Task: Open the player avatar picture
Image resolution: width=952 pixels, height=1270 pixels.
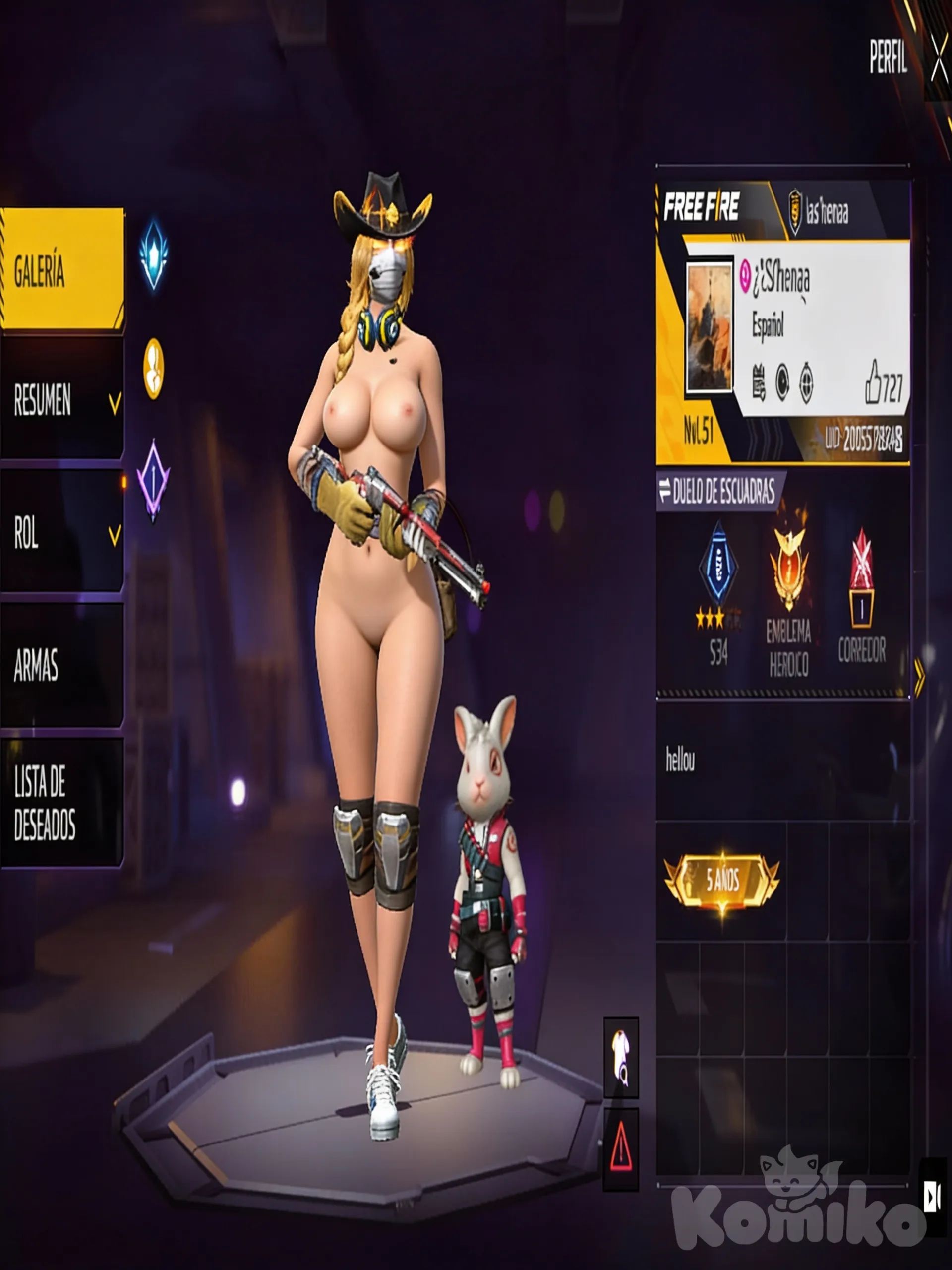Action: (710, 327)
